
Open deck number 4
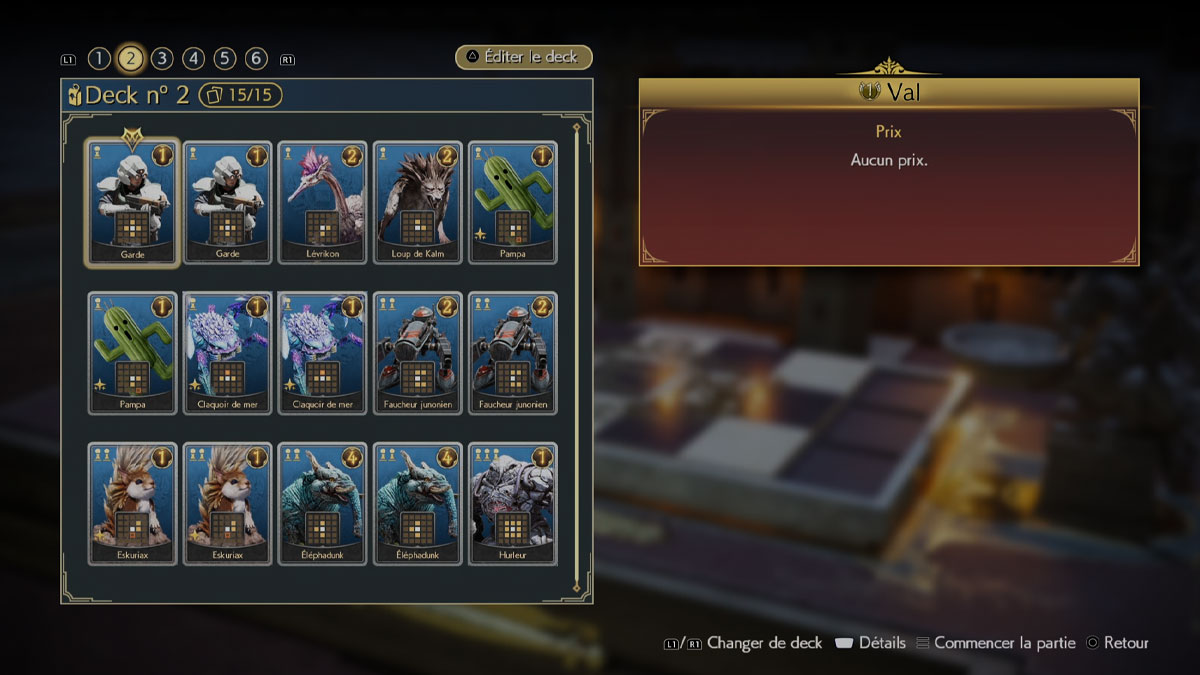click(194, 58)
